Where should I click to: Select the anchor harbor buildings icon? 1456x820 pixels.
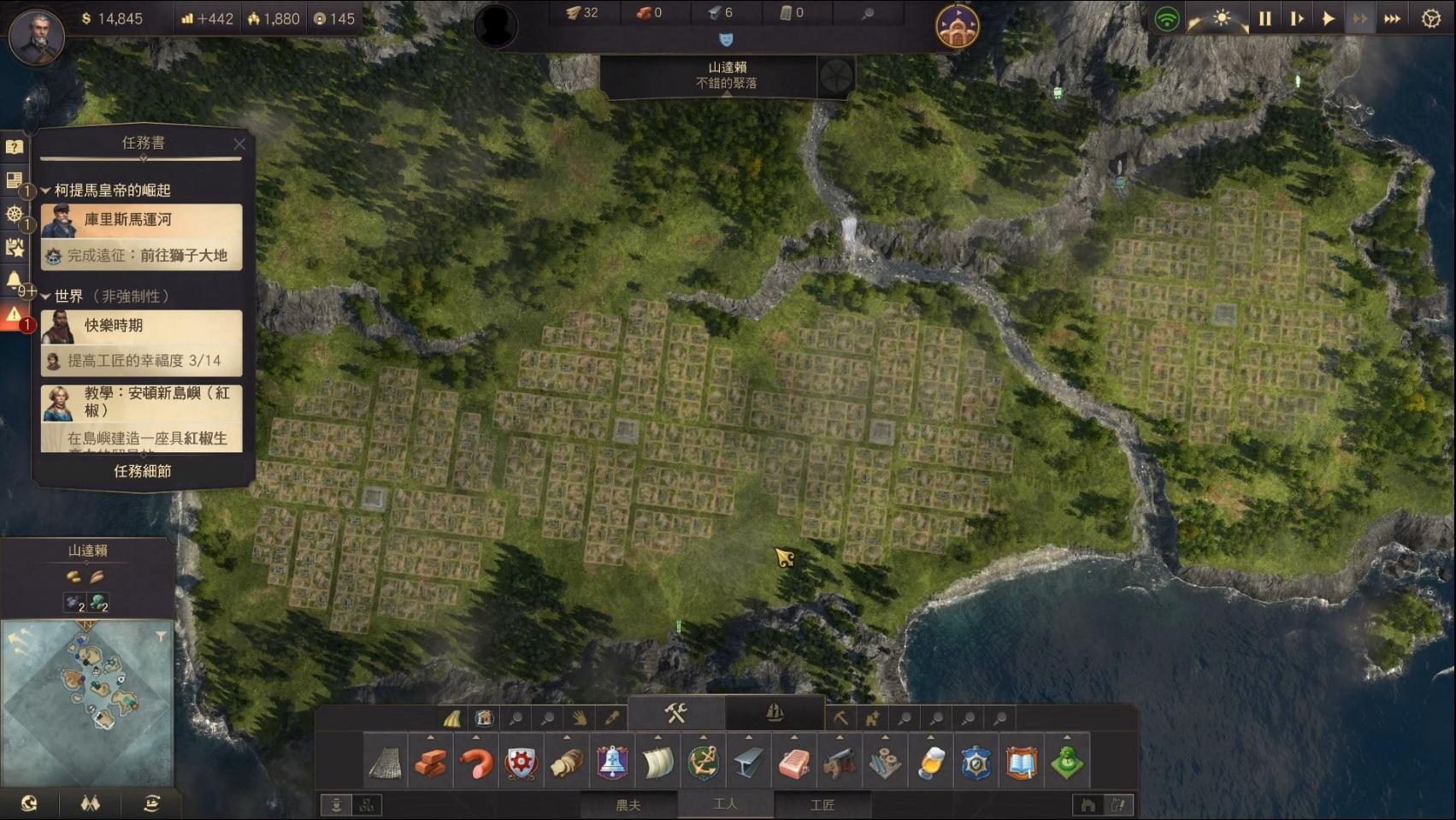coord(703,762)
